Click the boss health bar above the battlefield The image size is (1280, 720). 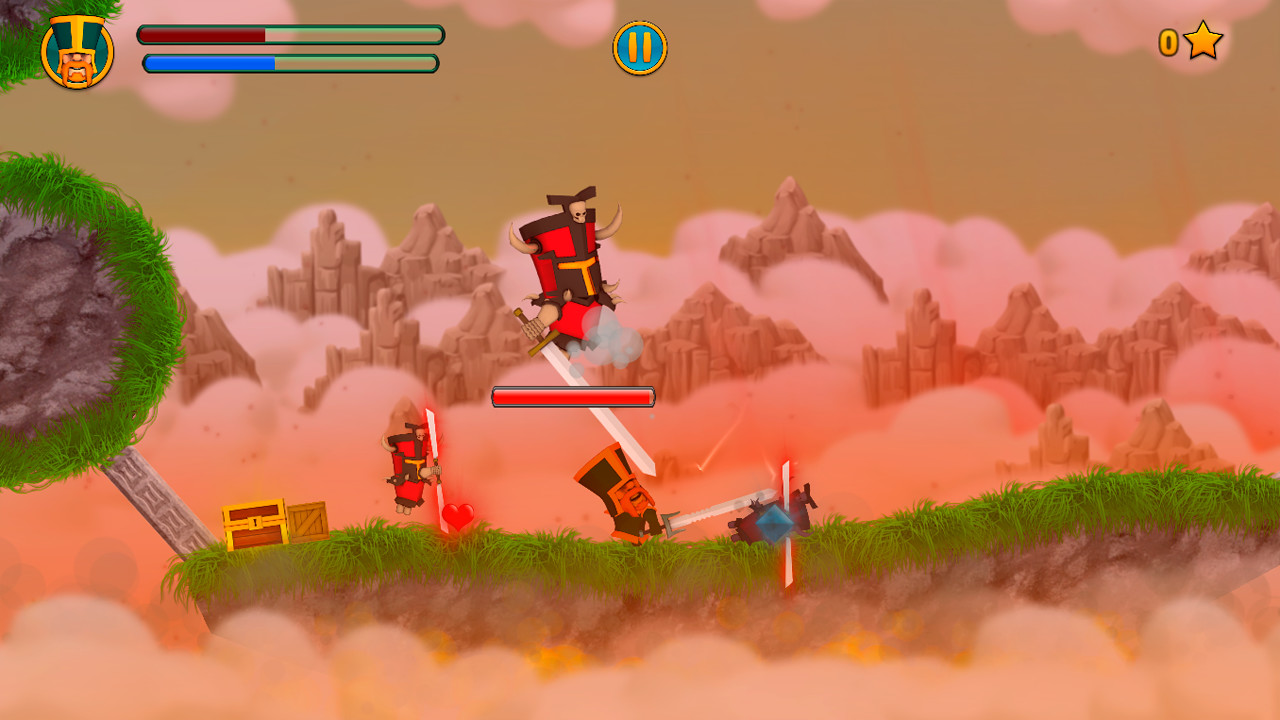click(x=571, y=396)
